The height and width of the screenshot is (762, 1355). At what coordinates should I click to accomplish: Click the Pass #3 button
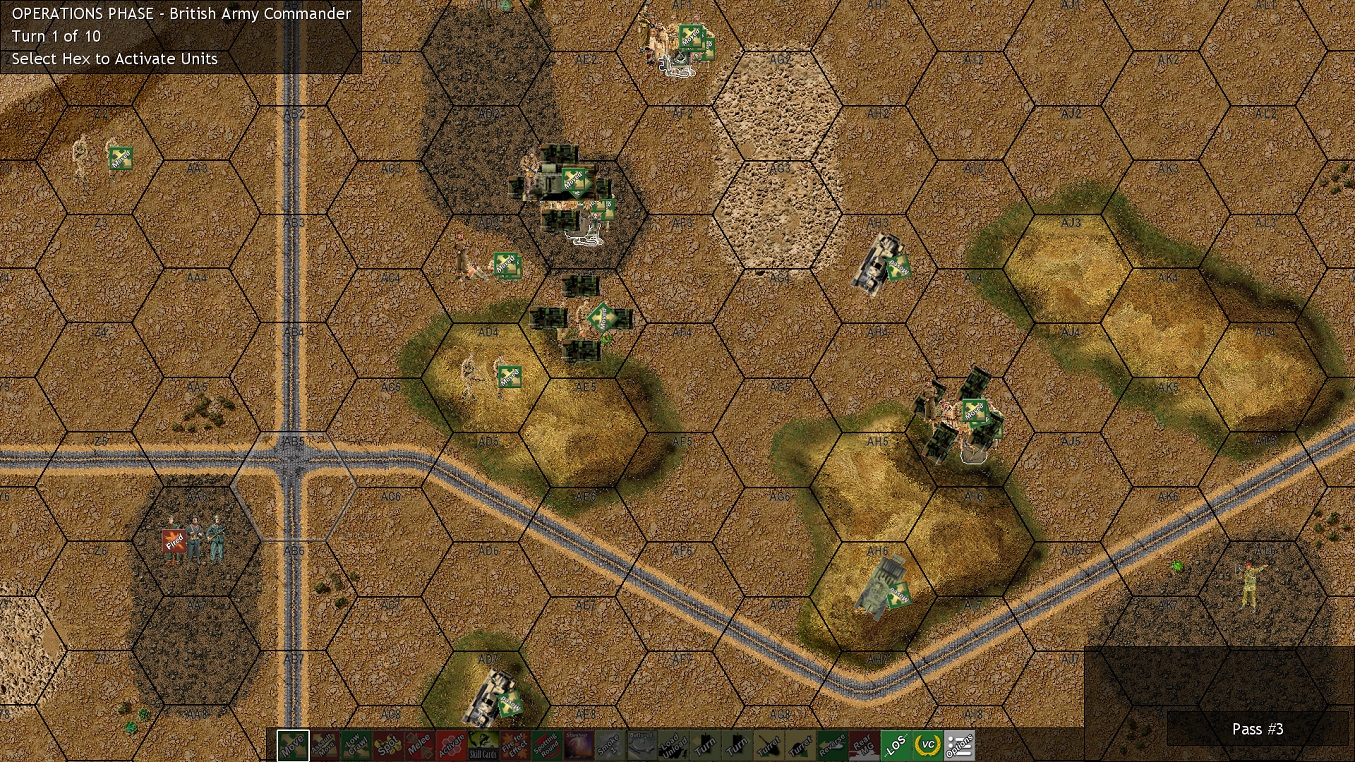tap(1258, 729)
